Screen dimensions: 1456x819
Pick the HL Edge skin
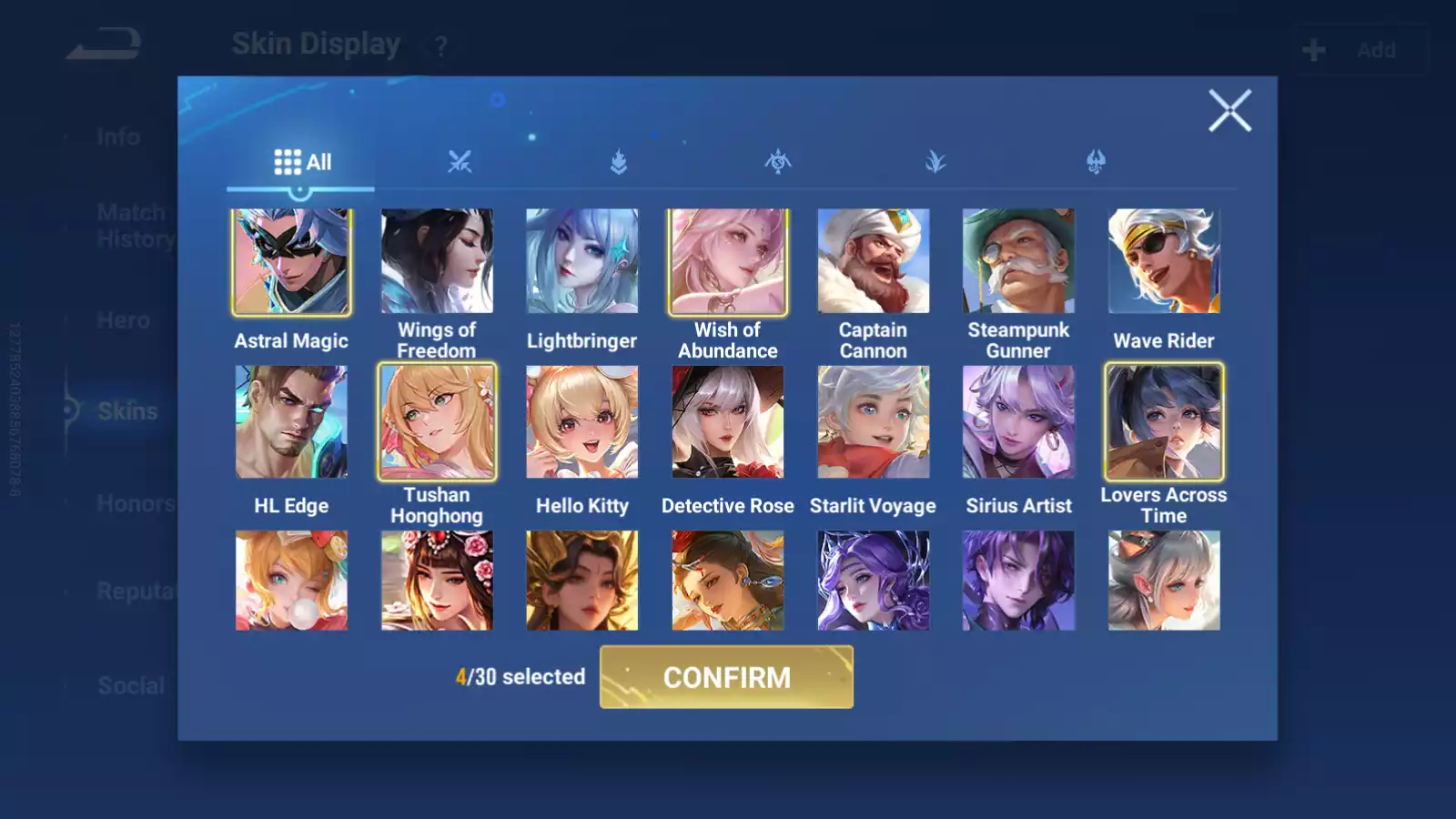pyautogui.click(x=291, y=422)
